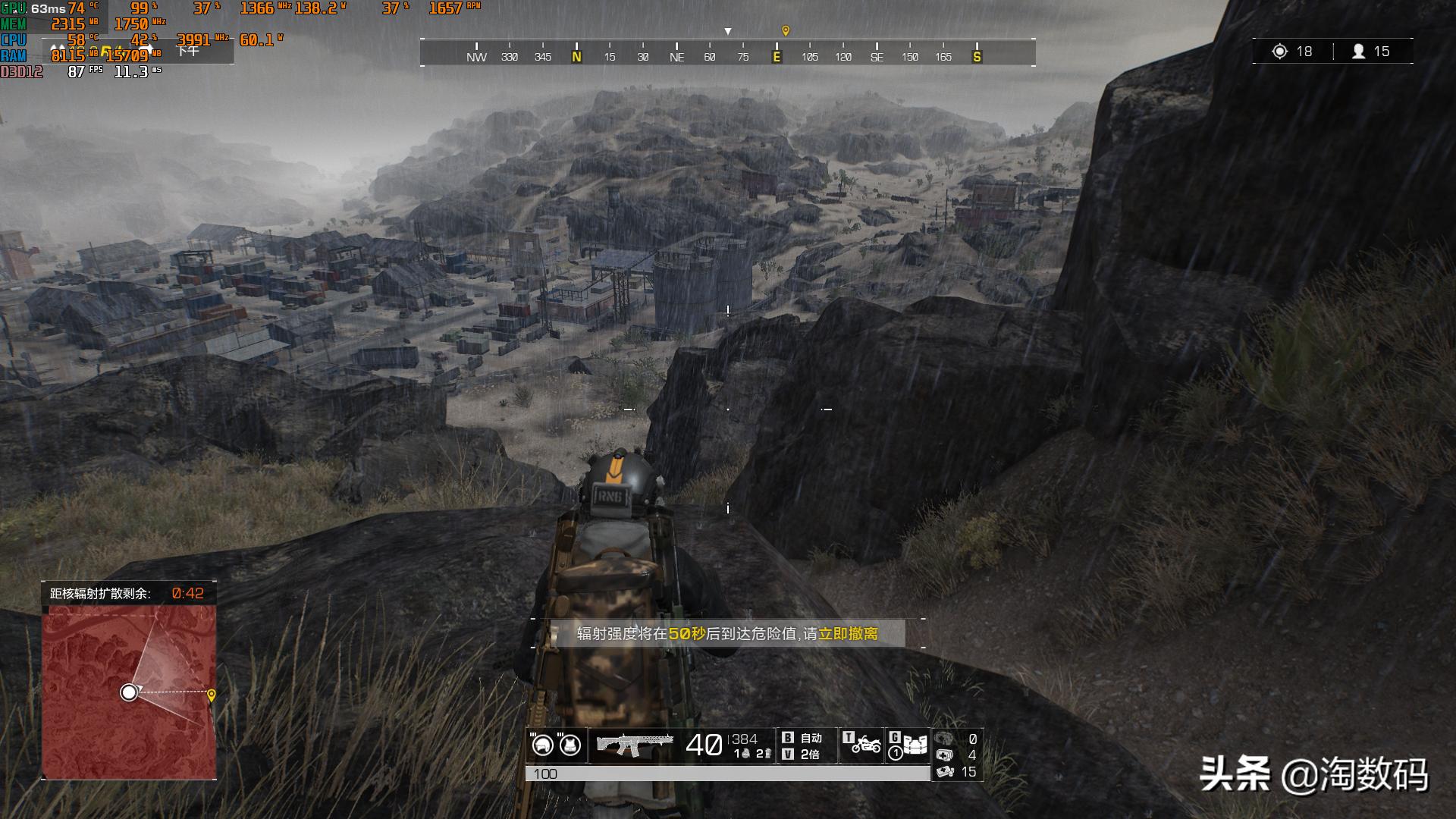Activate the deployable shield barrier item
Image resolution: width=1456 pixels, height=819 pixels.
pos(915,745)
